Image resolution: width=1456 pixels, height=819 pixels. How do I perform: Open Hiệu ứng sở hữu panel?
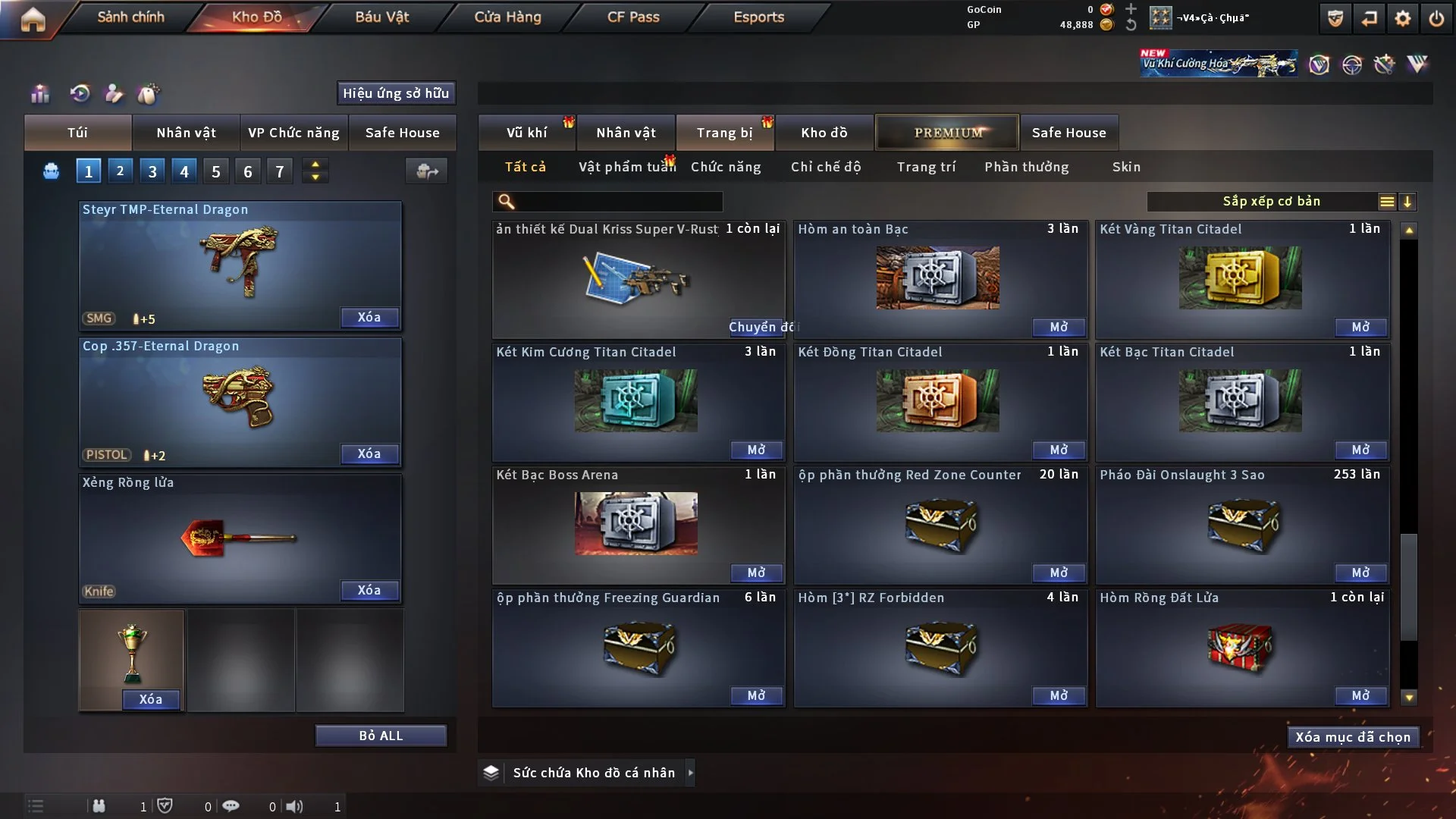(x=396, y=93)
